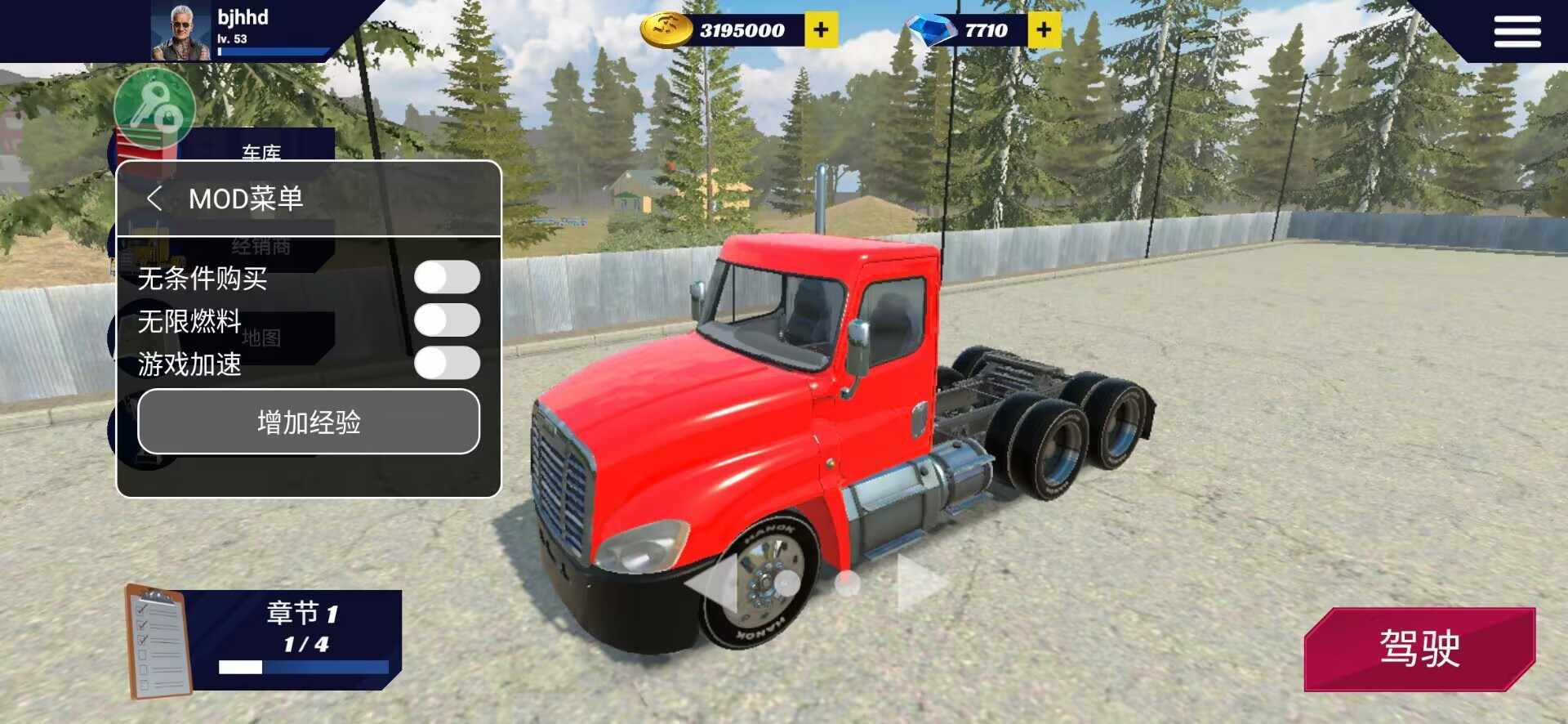Open the 车库 garage menu entry
Viewport: 1568px width, 724px height.
[261, 151]
